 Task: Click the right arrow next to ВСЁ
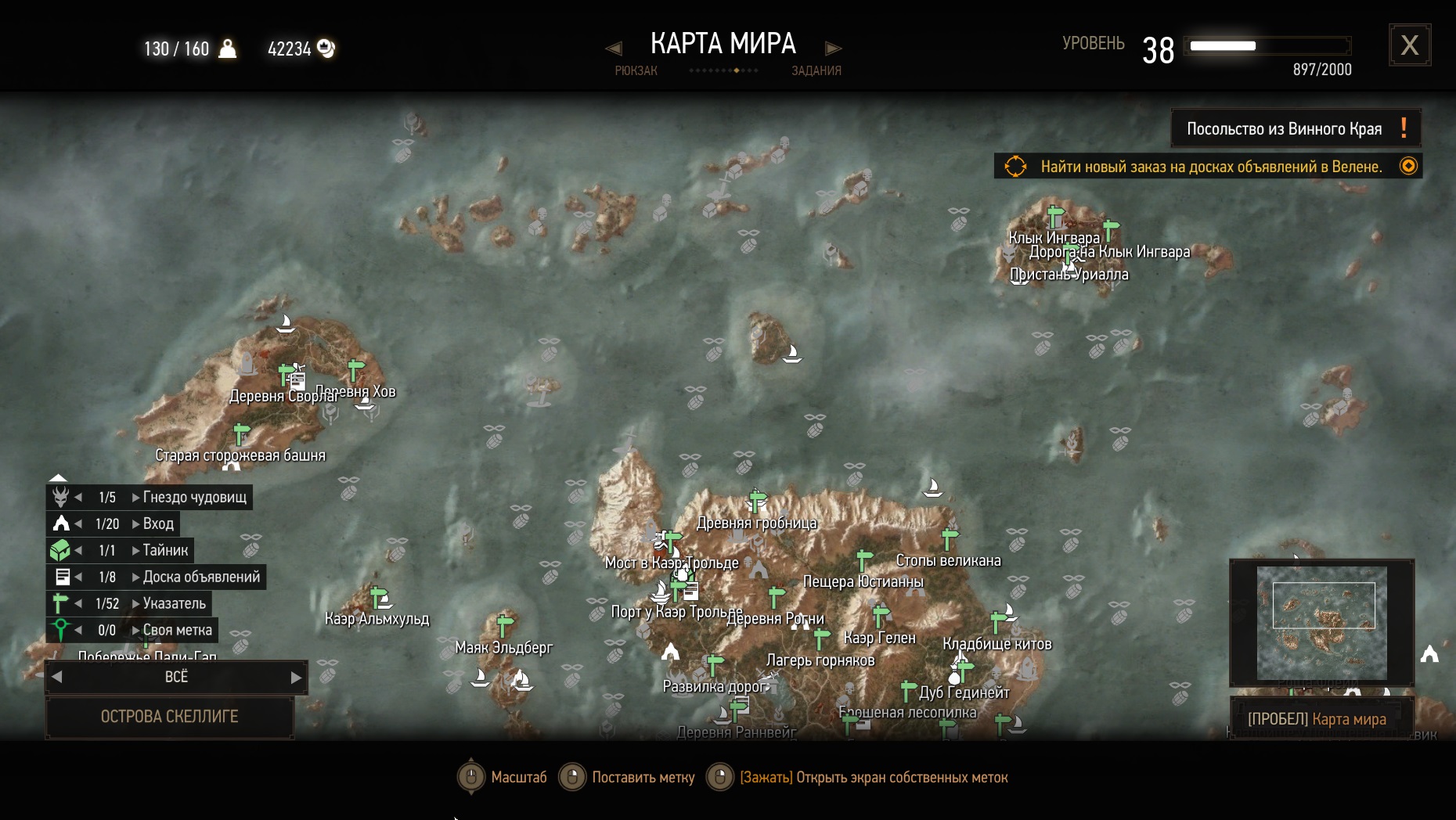(296, 677)
